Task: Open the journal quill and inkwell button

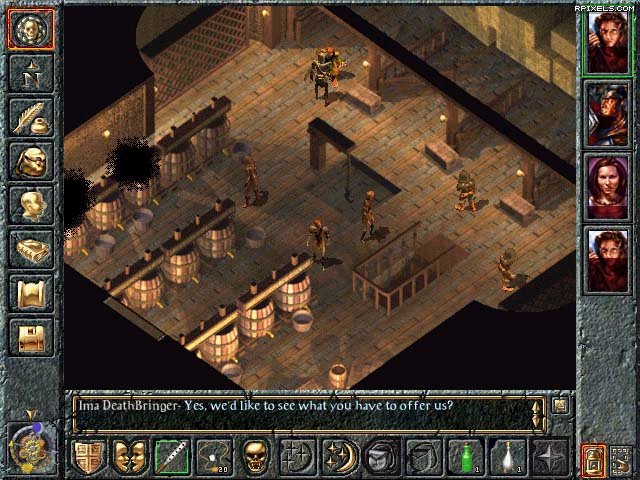Action: tap(30, 118)
